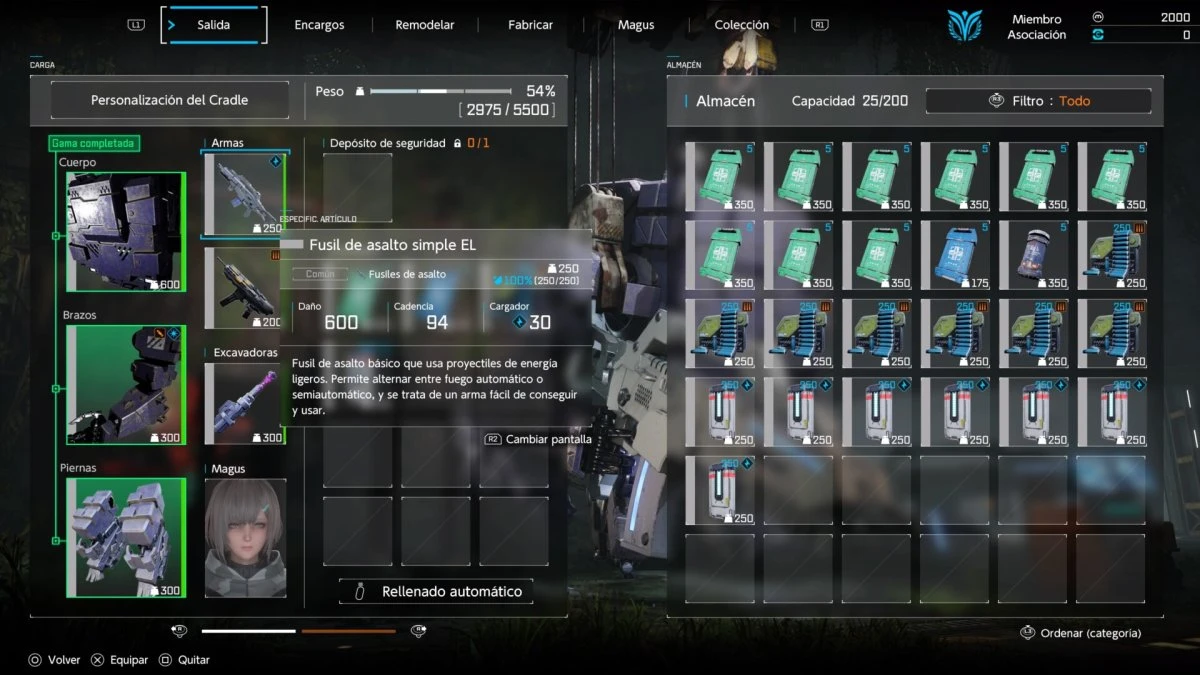Go to the Remodelar tab
1200x675 pixels.
pyautogui.click(x=424, y=25)
